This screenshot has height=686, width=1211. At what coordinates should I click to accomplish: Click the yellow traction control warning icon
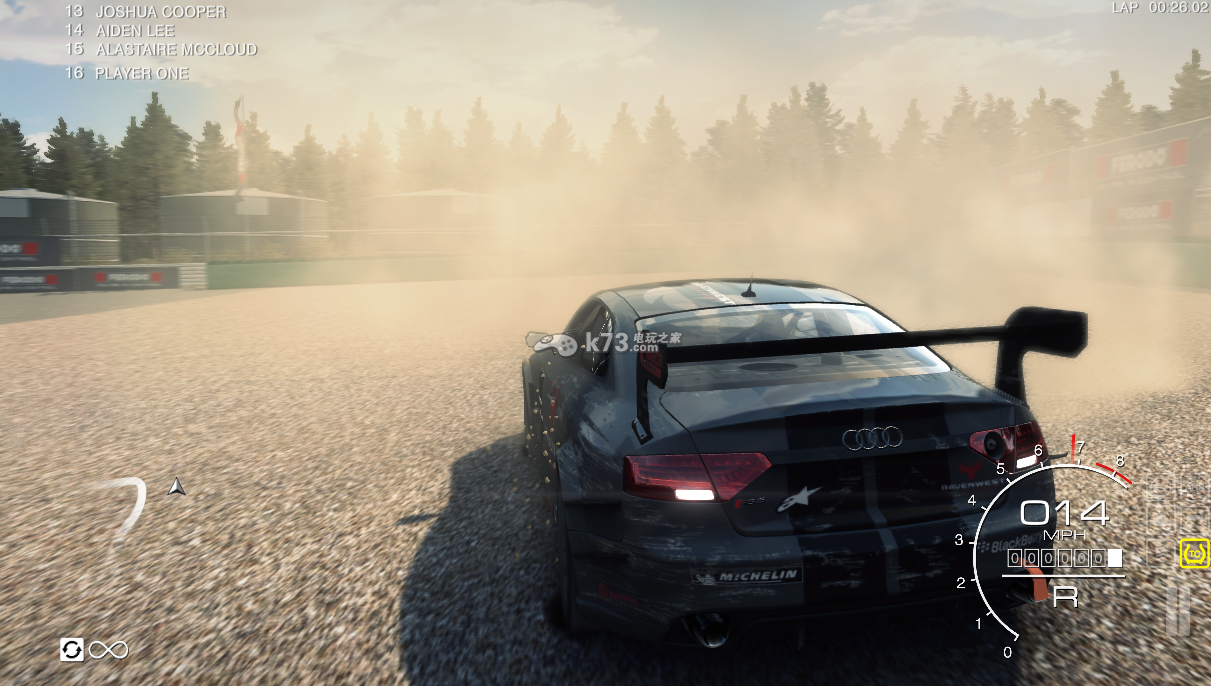[x=1194, y=552]
